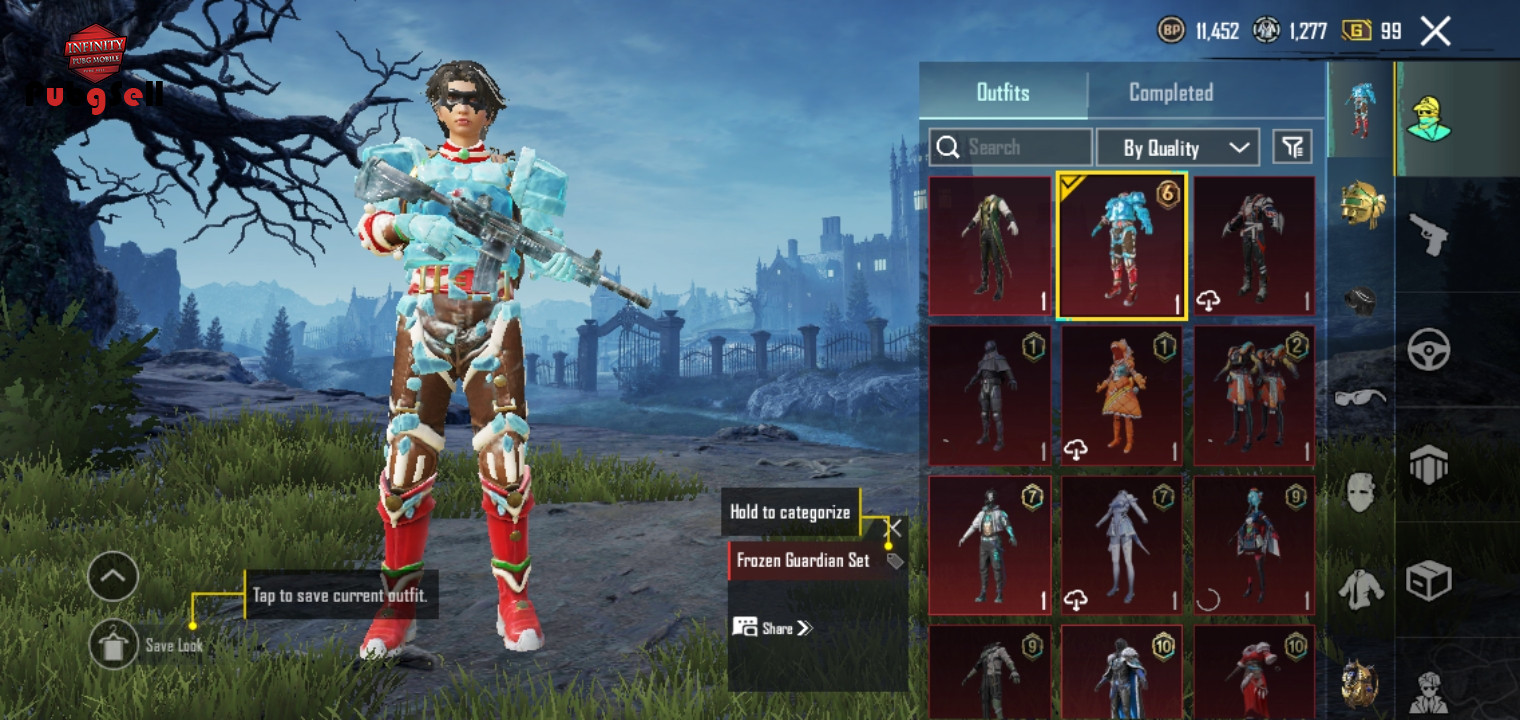
Task: Choose the equipped Frozen Guardian outfit tile
Action: [x=1121, y=246]
